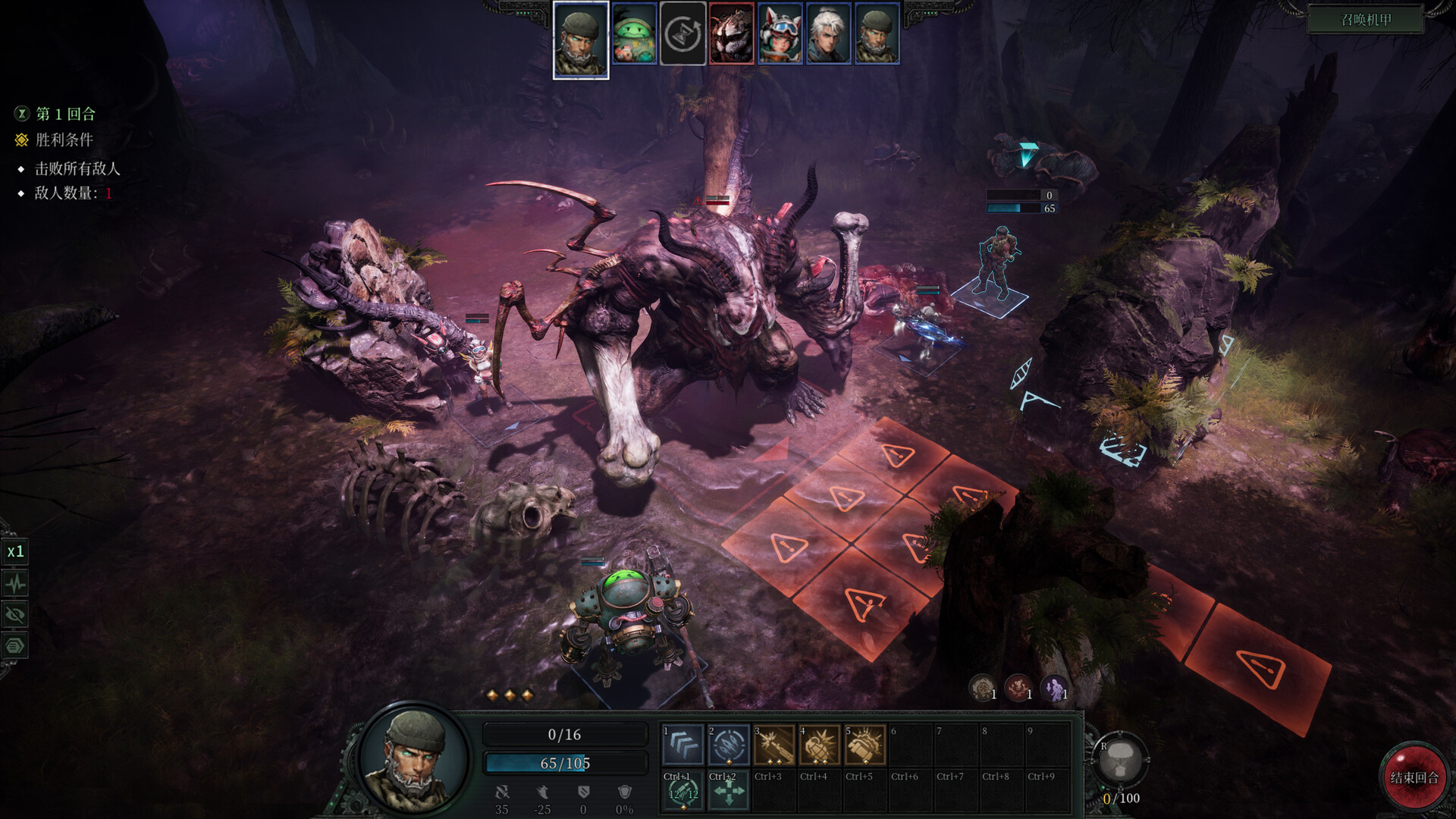
Task: Activate the targeting skill in slot 2
Action: click(727, 747)
